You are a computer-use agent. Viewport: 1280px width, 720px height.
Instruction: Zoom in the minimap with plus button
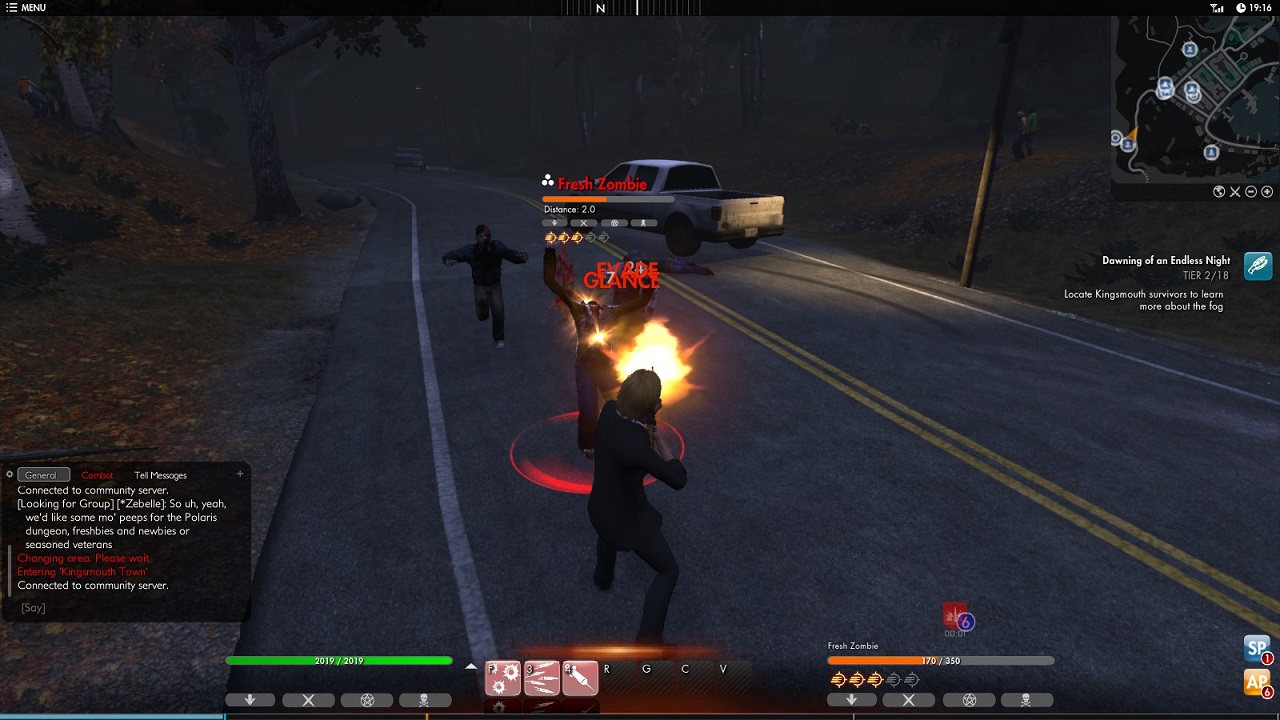1267,192
